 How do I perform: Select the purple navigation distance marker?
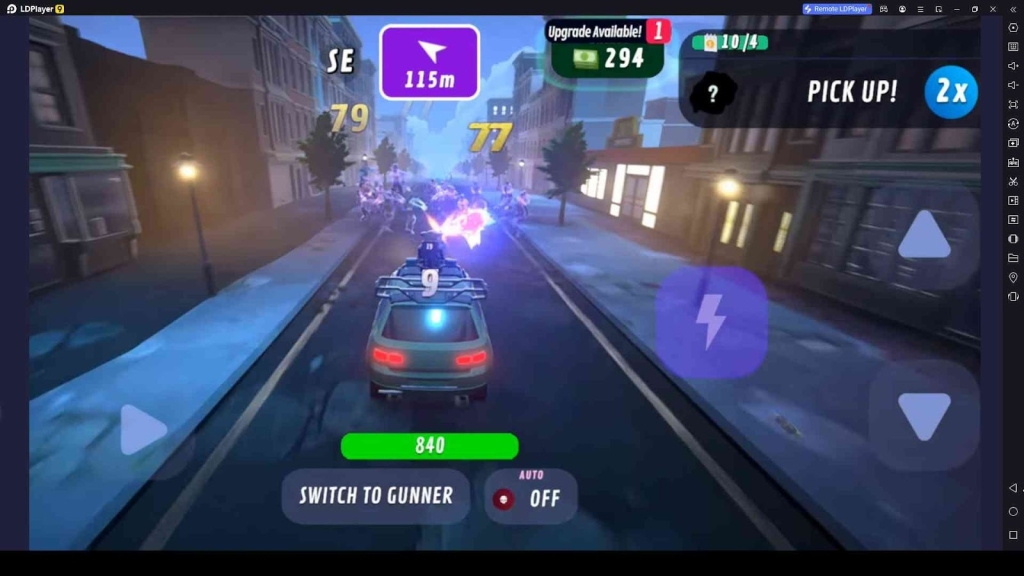(x=429, y=62)
